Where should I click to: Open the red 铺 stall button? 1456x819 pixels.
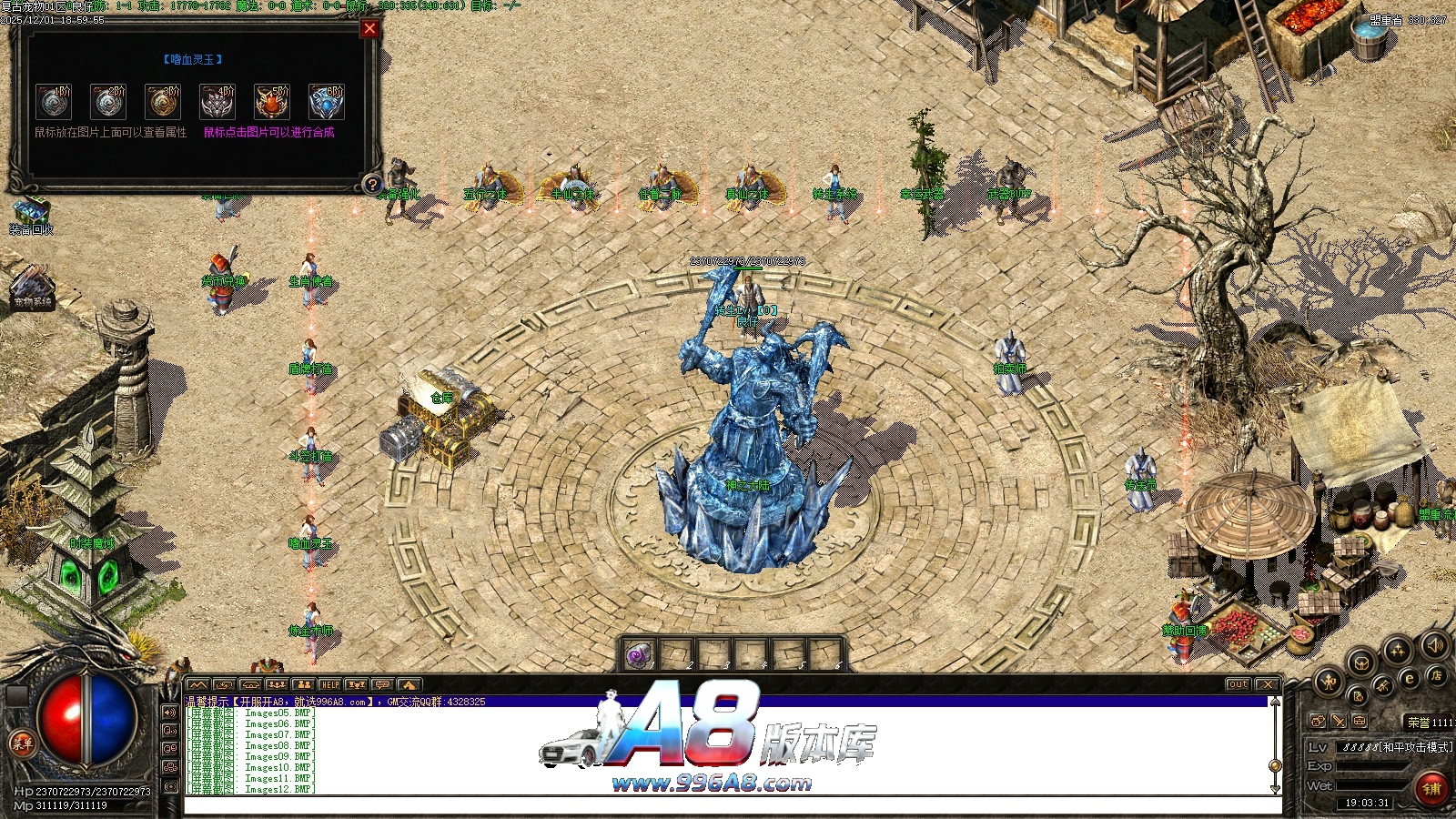[1431, 788]
